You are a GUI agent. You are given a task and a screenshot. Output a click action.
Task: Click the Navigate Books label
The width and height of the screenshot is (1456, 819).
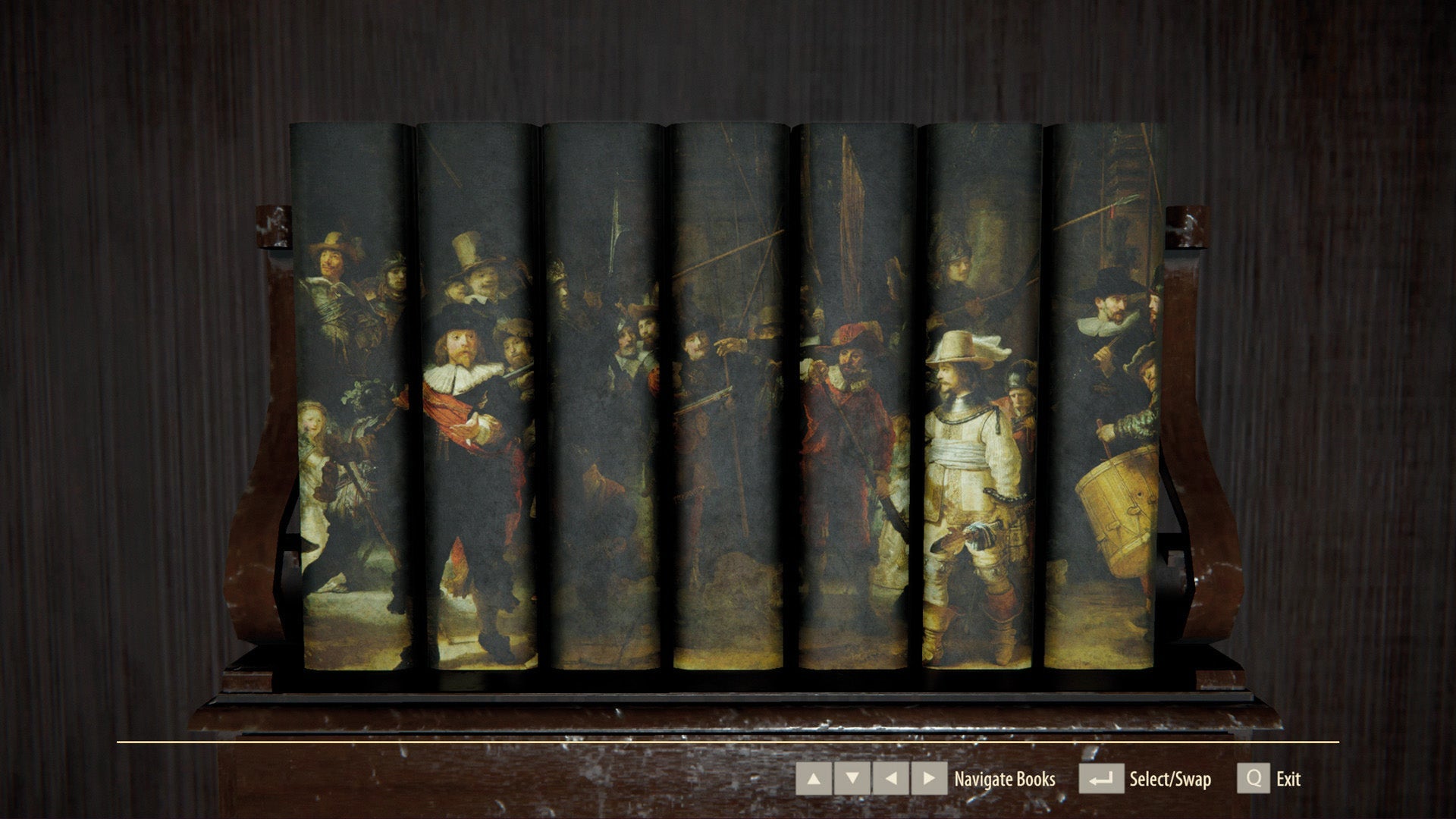click(1005, 778)
